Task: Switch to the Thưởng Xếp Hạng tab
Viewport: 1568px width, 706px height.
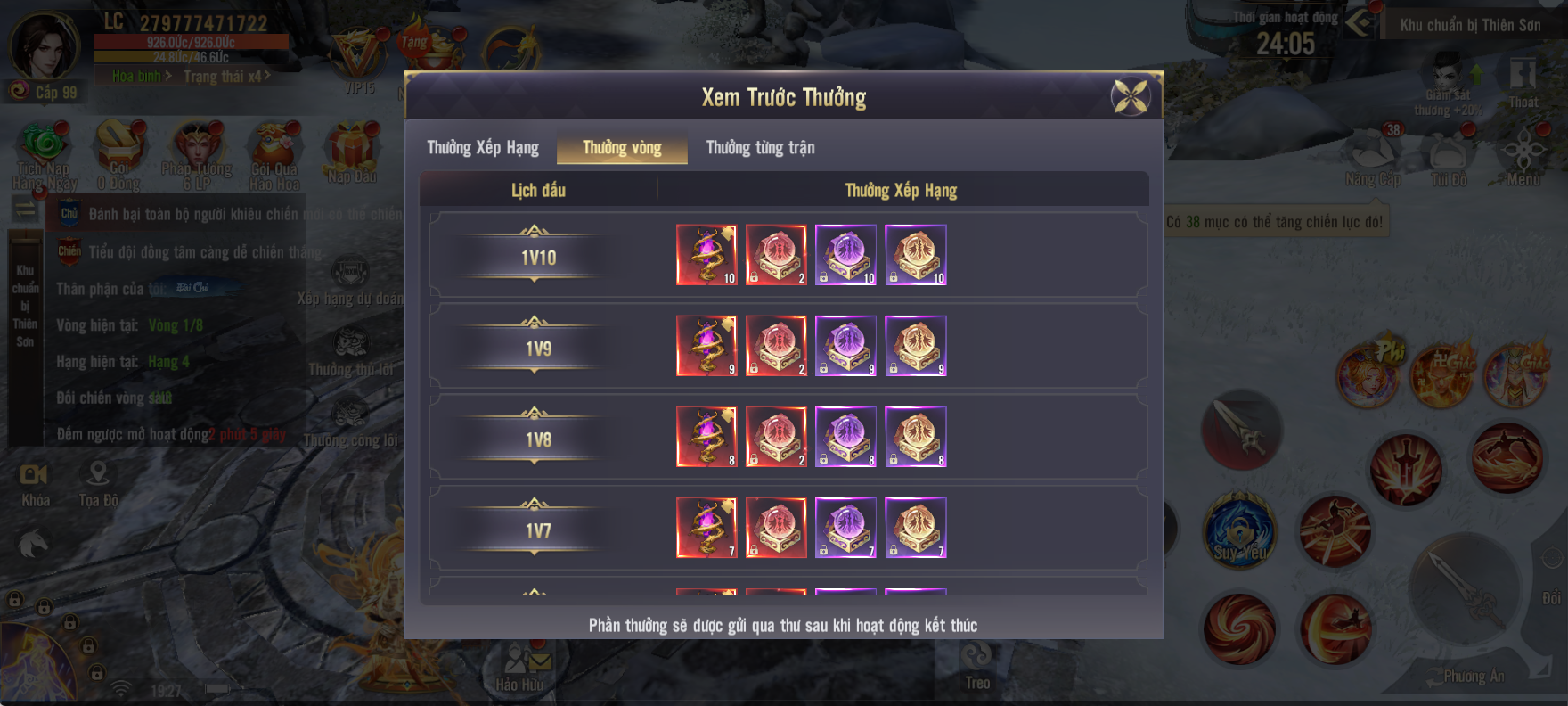Action: click(483, 147)
